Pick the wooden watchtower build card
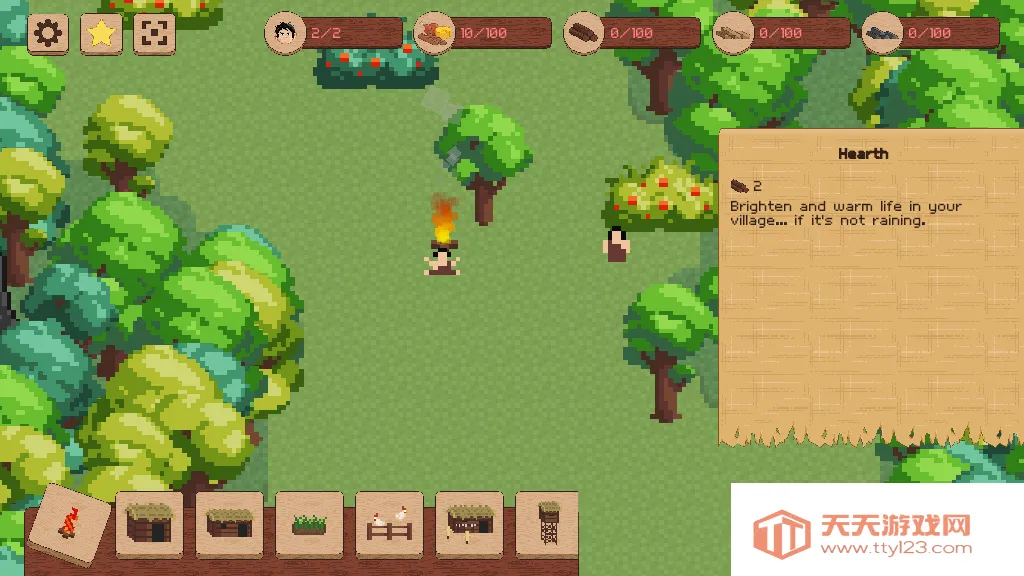 (x=547, y=523)
